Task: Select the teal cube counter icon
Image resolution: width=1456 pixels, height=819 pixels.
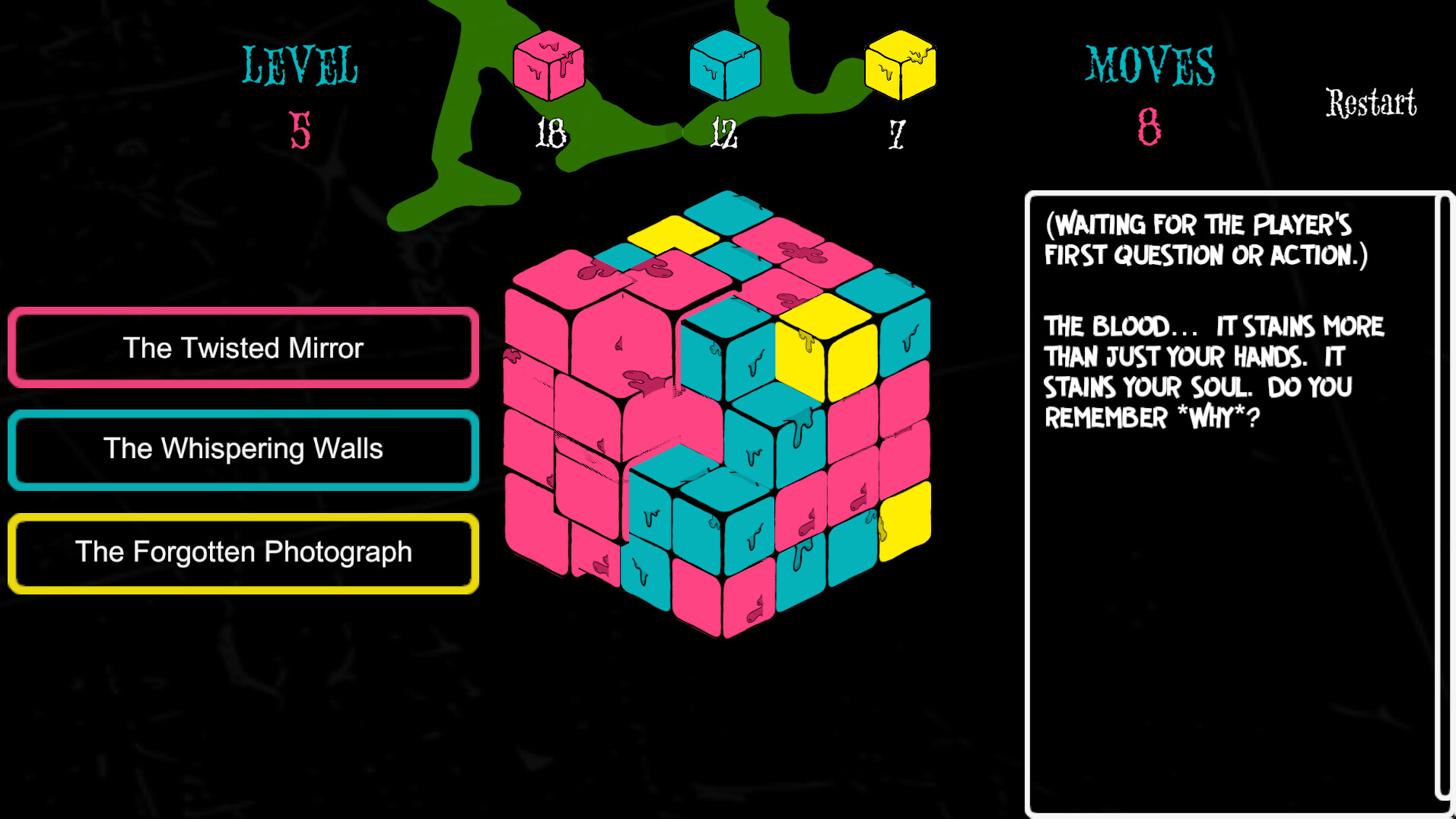Action: click(x=724, y=65)
